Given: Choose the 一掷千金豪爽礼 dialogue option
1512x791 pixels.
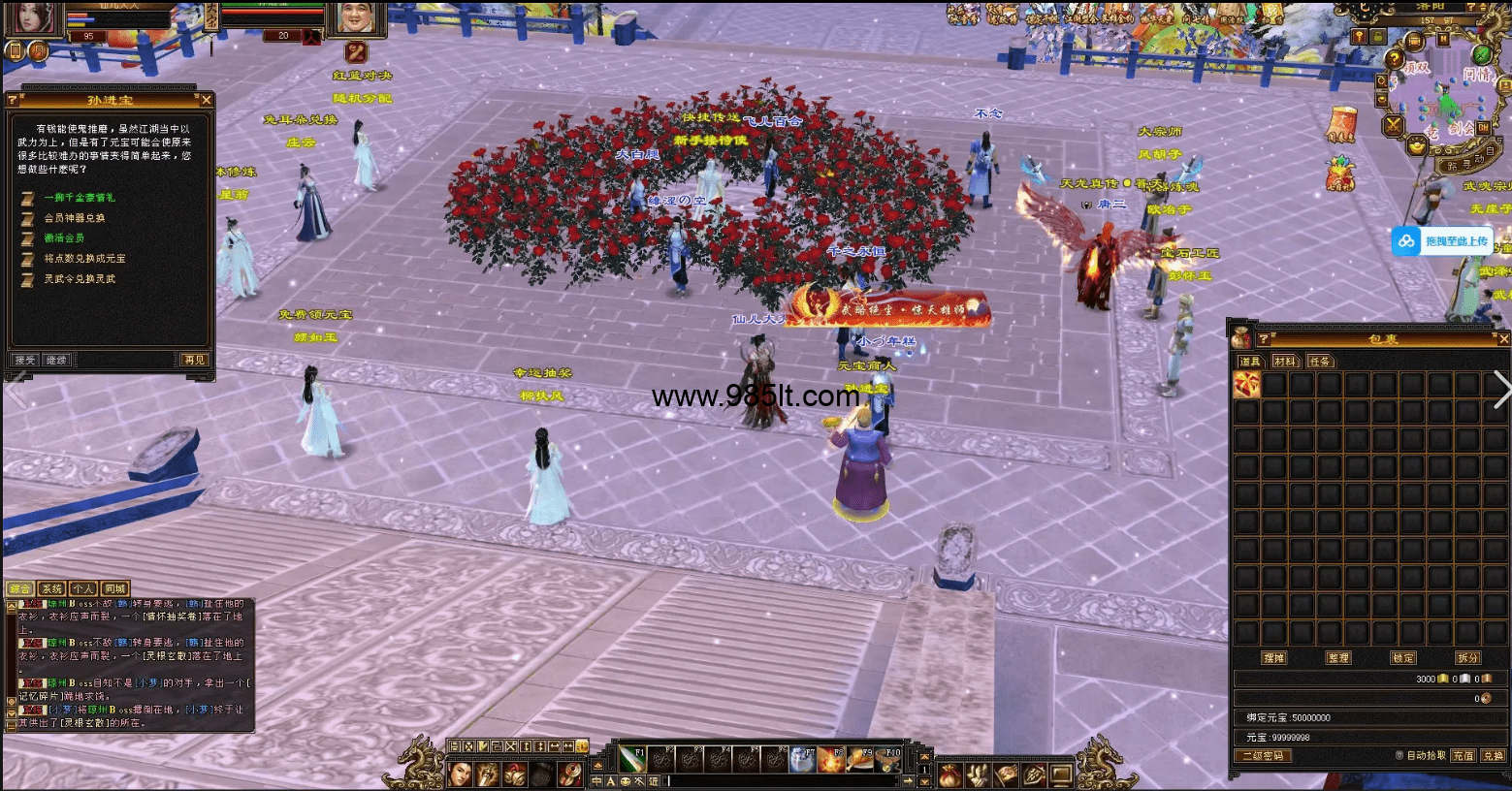Looking at the screenshot, I should point(80,198).
